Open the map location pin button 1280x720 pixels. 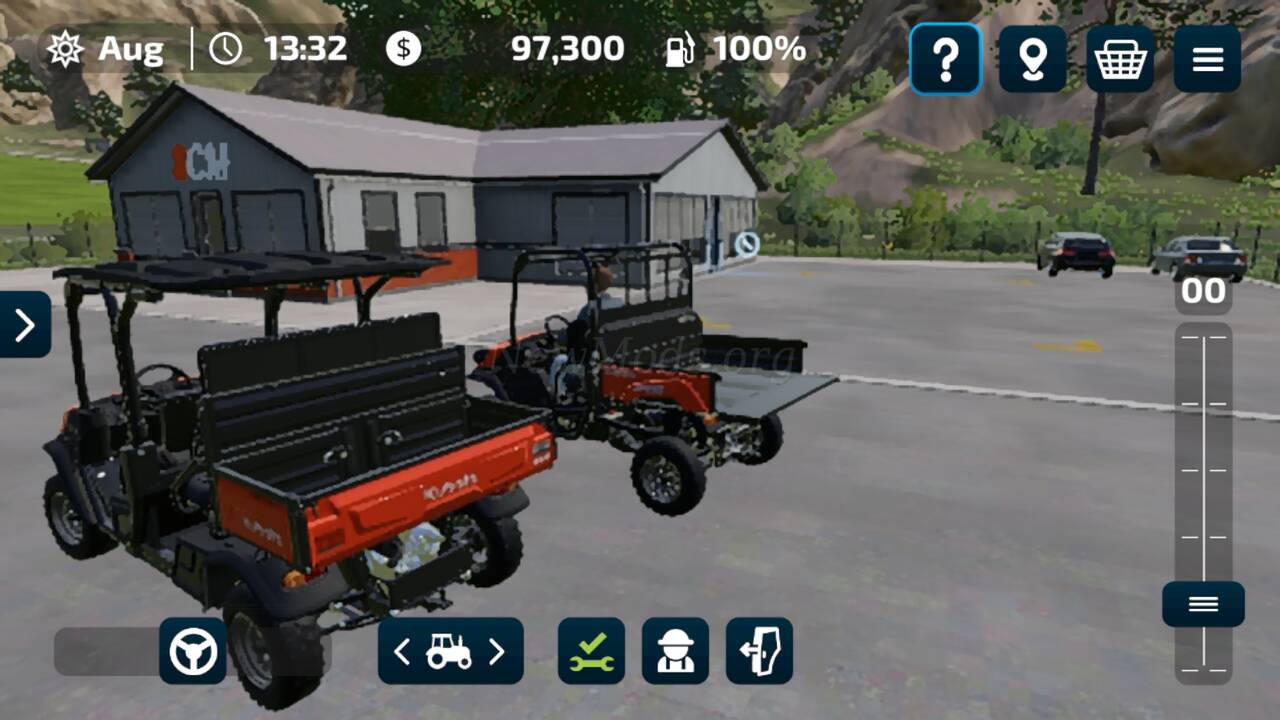(x=1032, y=60)
